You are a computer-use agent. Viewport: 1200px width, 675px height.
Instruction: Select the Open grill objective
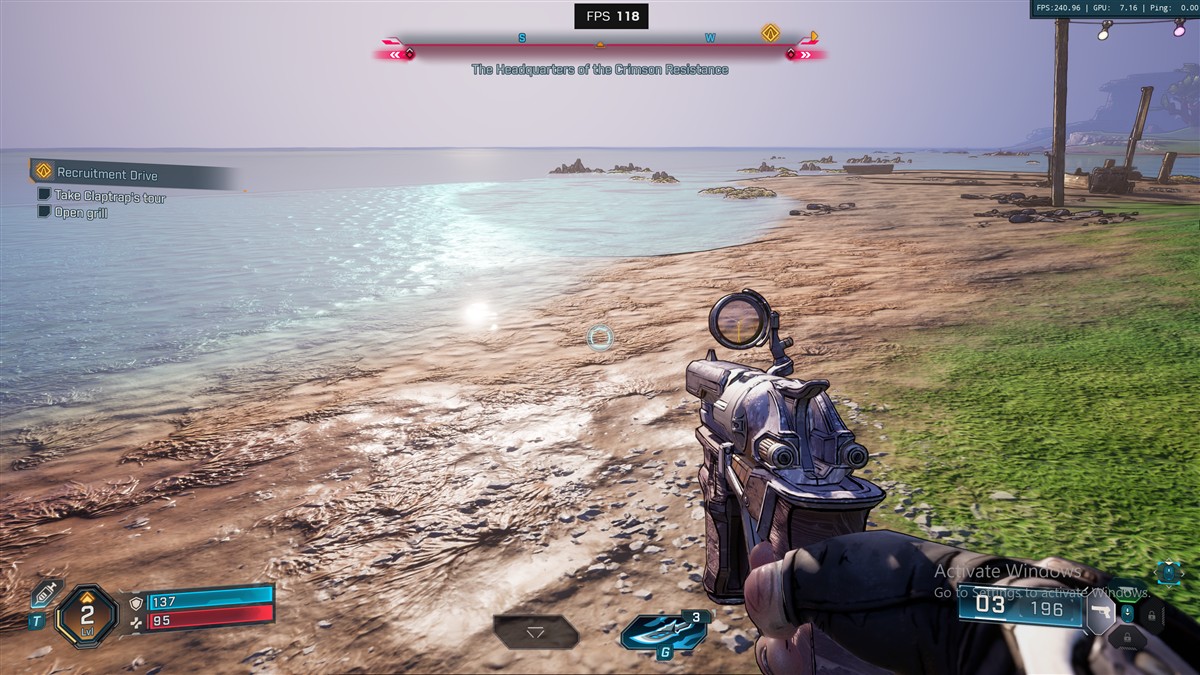(x=81, y=213)
